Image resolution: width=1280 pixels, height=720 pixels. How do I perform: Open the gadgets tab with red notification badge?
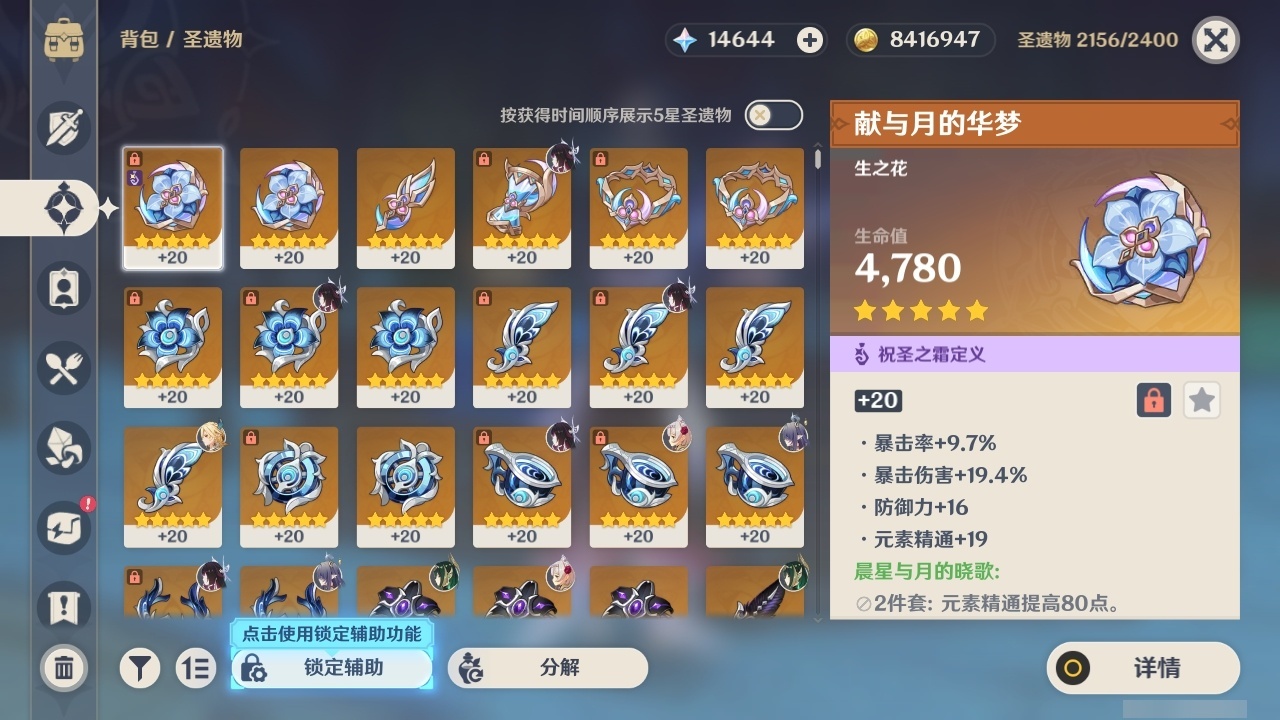(x=63, y=528)
